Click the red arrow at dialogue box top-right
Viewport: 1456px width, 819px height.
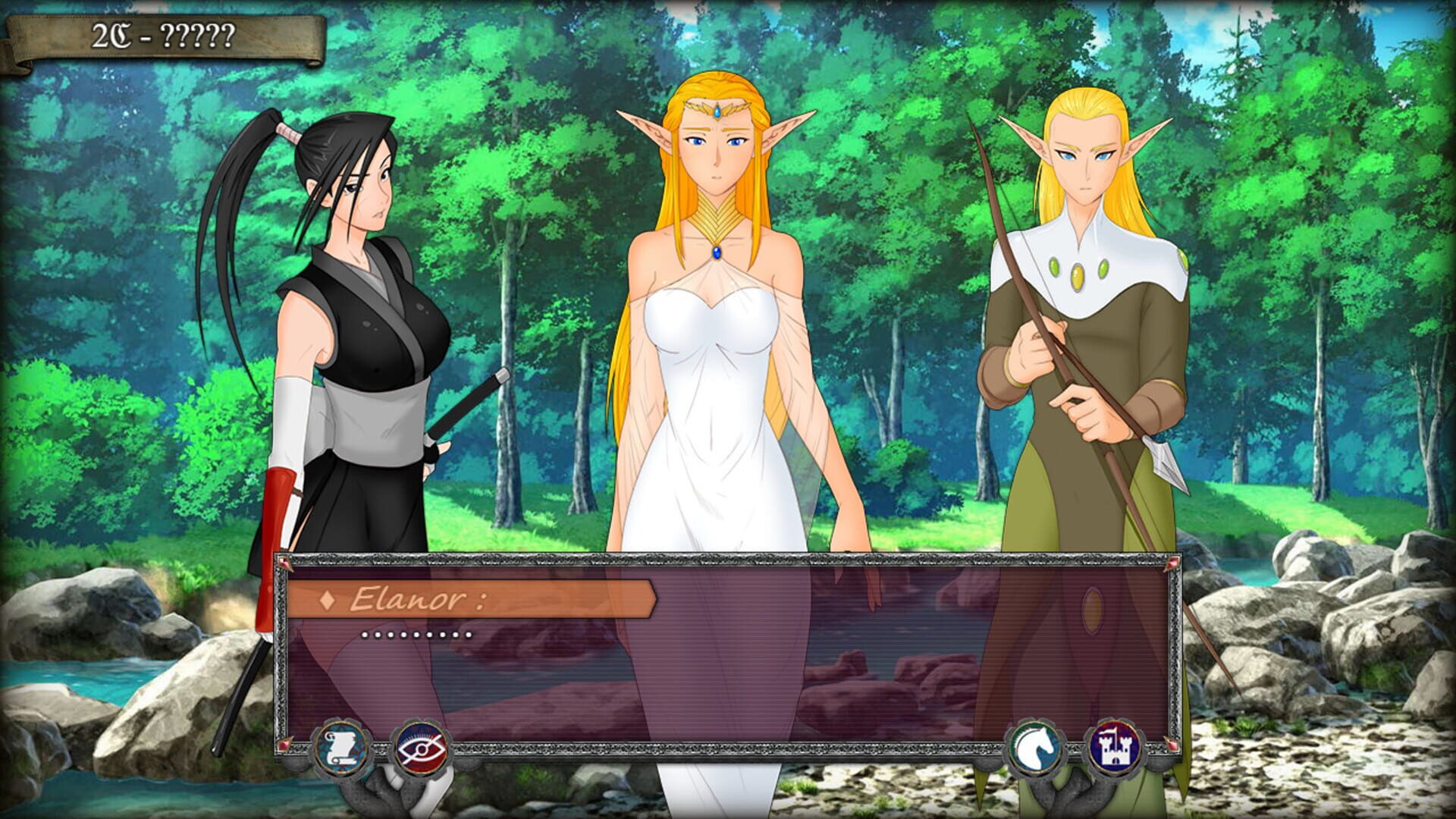coord(1172,563)
